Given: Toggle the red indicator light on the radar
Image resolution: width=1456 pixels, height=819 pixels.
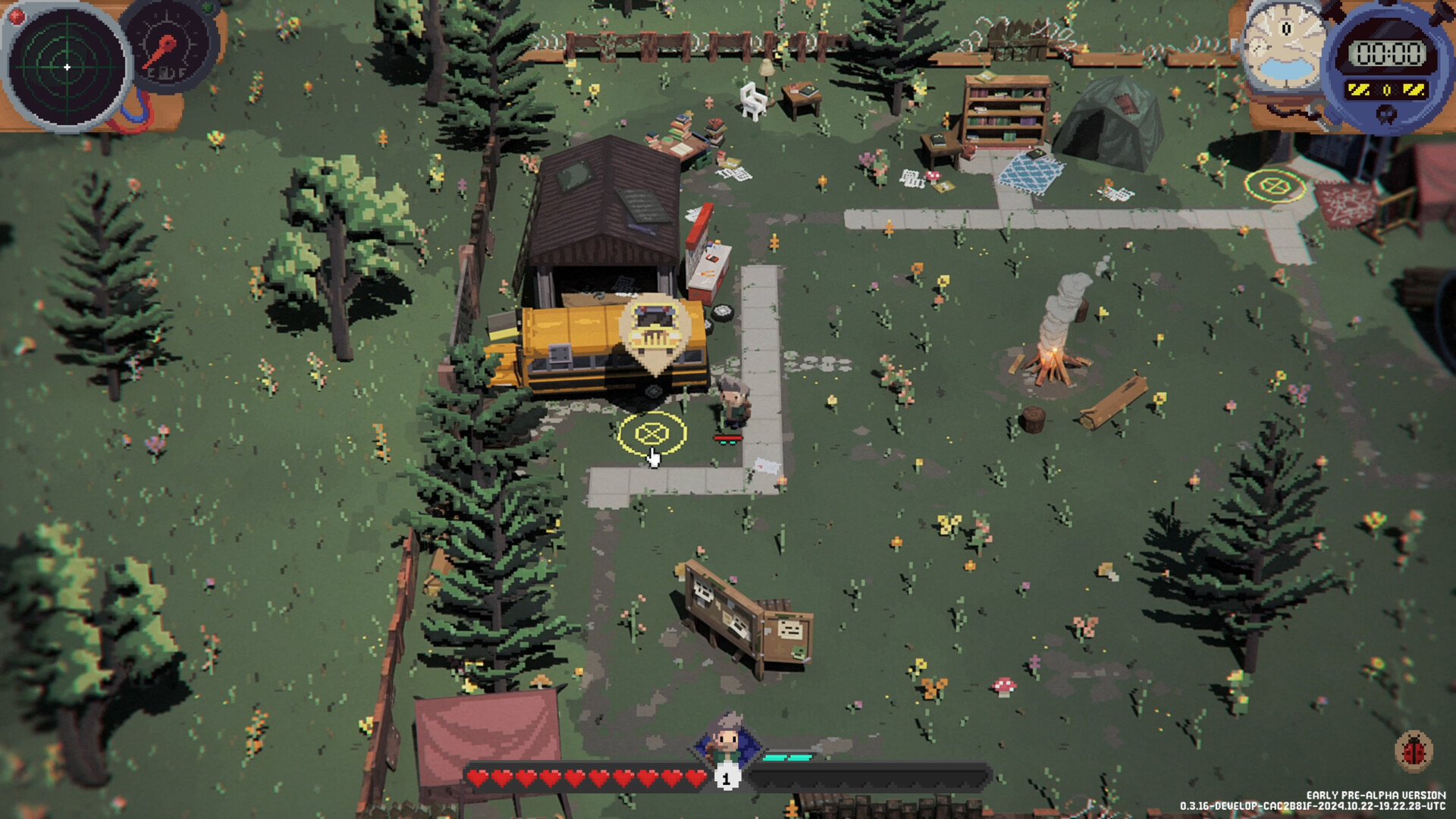Looking at the screenshot, I should tap(15, 15).
